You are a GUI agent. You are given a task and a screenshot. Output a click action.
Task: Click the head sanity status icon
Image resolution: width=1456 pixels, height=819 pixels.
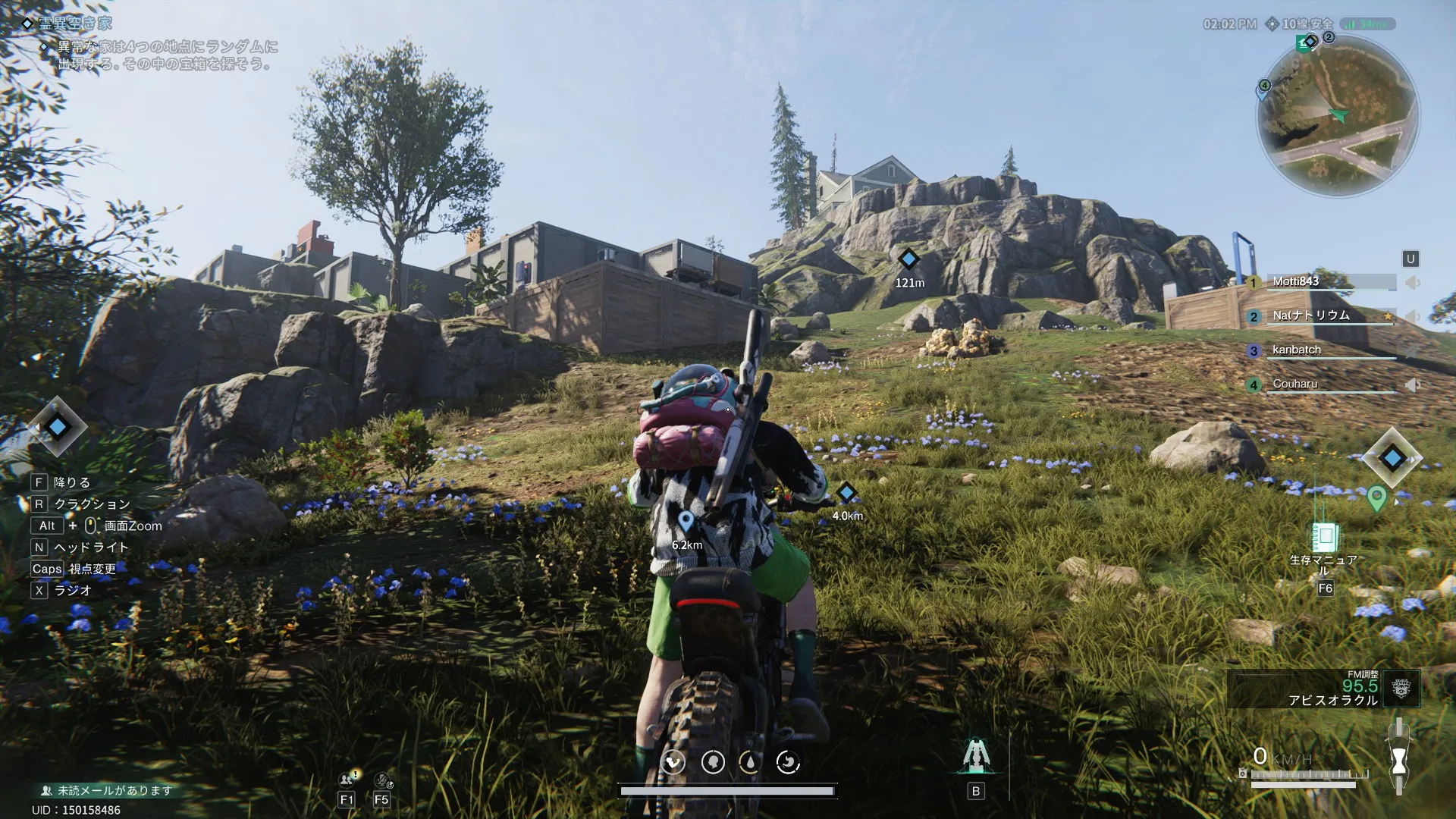(x=713, y=762)
